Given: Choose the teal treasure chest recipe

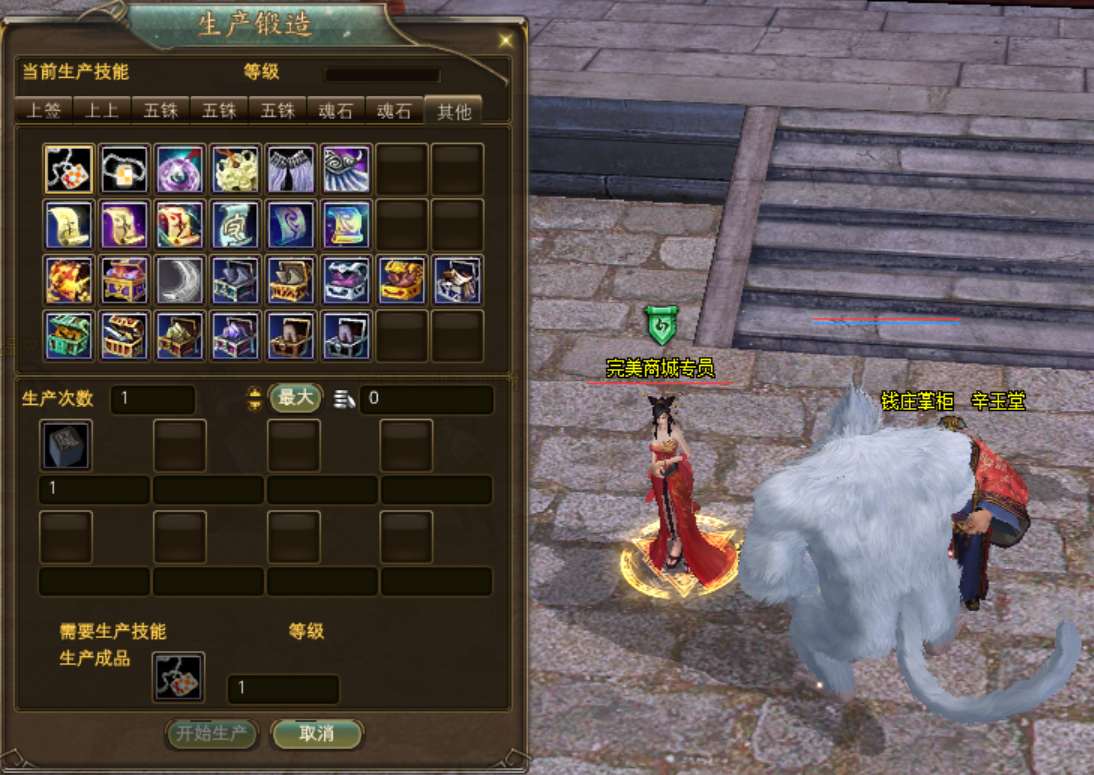Looking at the screenshot, I should (x=69, y=335).
